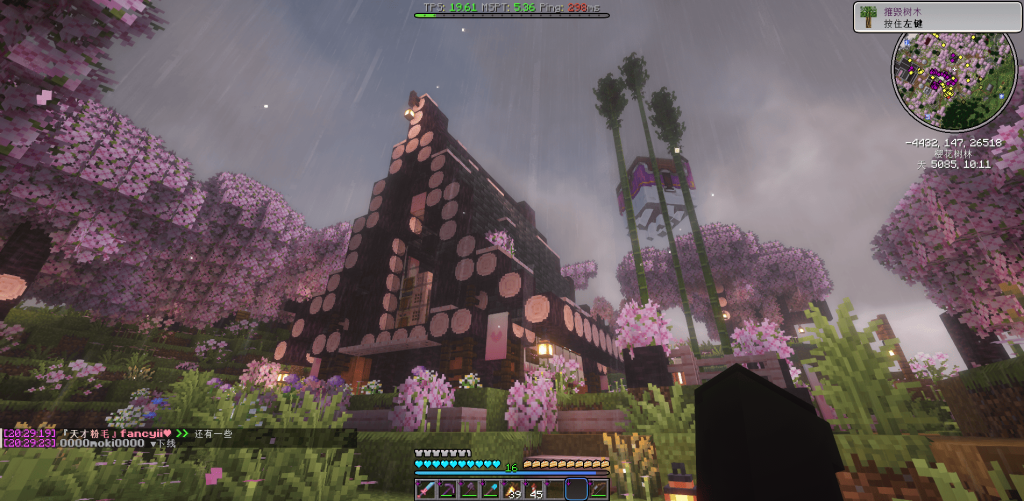
Task: Select the bow hotbar slot
Action: 598,489
